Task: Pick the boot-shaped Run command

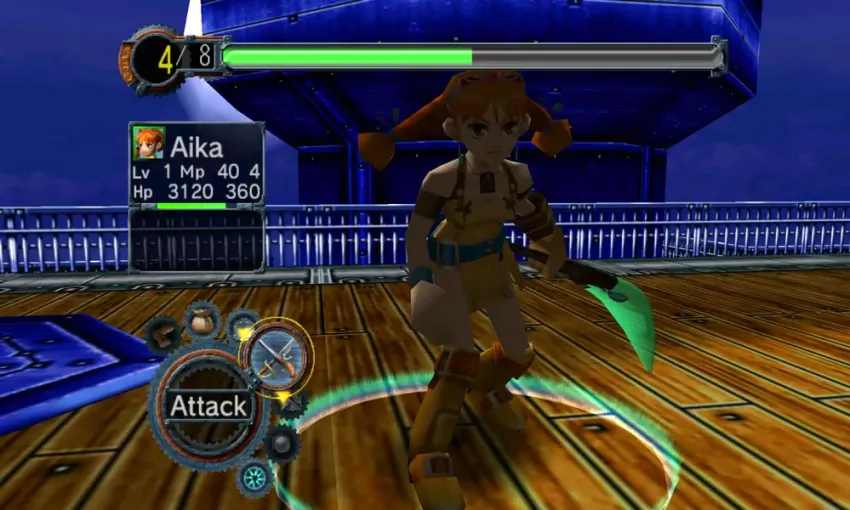Action: pyautogui.click(x=165, y=337)
